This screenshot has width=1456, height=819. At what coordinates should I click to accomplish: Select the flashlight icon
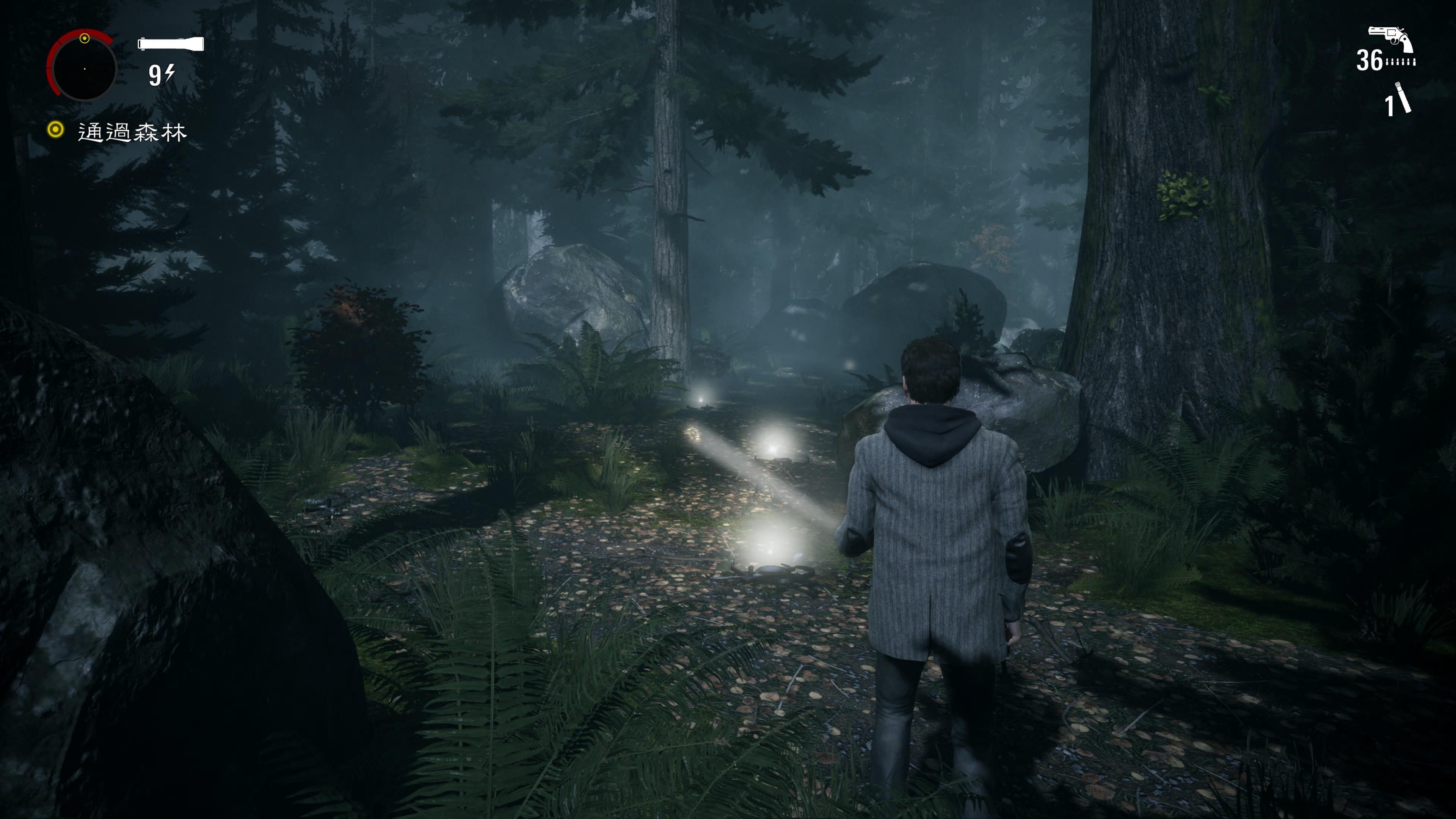pyautogui.click(x=170, y=44)
